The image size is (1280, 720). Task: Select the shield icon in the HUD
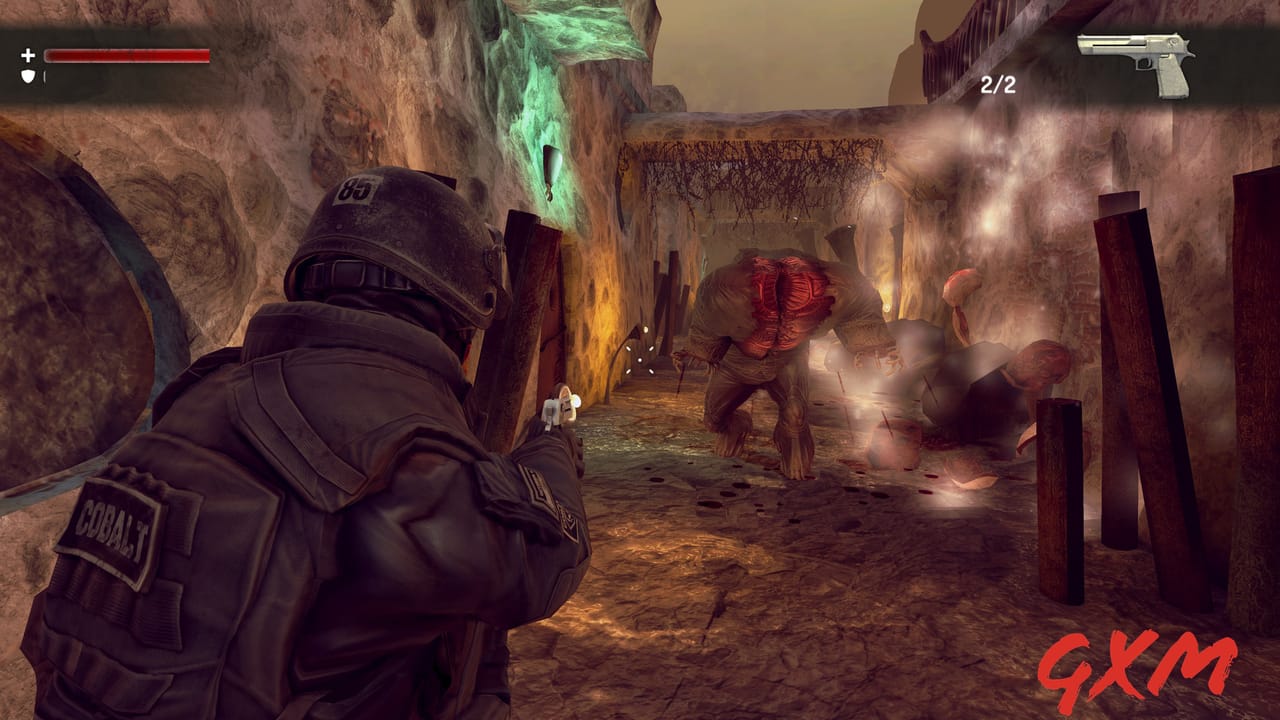click(x=29, y=77)
